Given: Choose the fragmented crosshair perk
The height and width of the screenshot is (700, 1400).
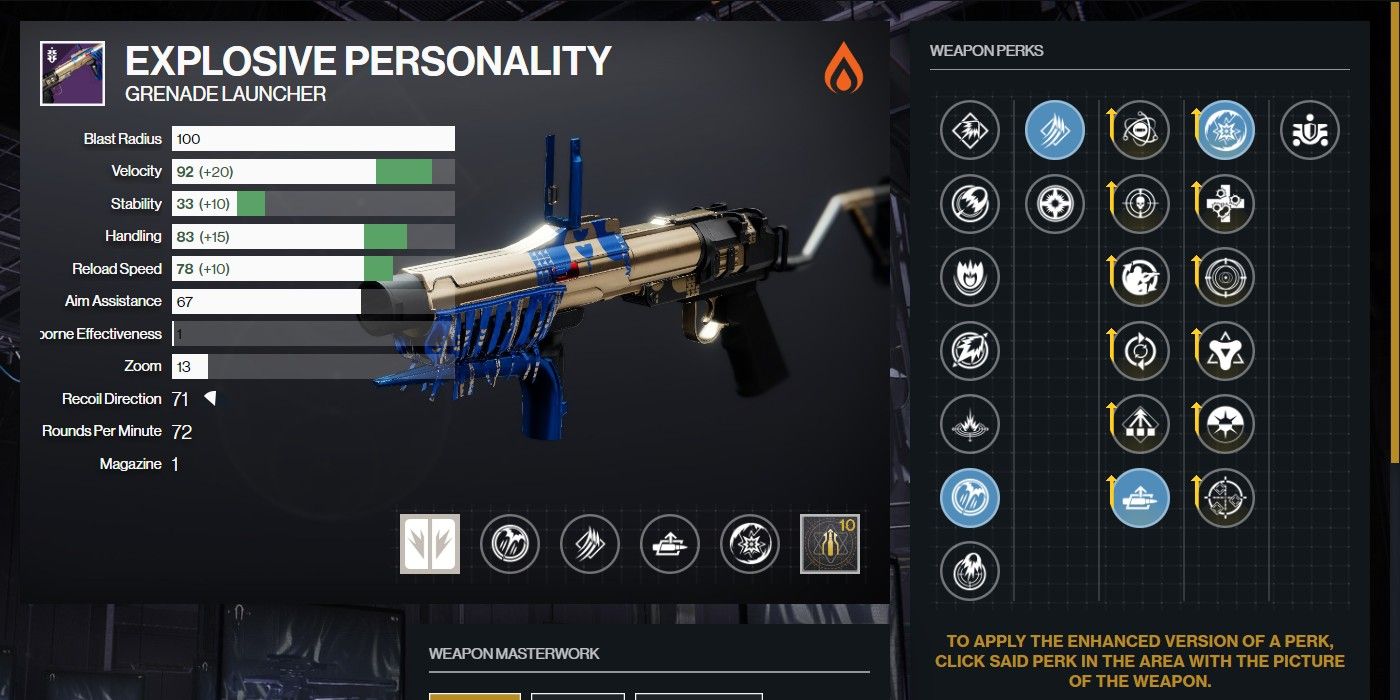Looking at the screenshot, I should [x=1225, y=497].
